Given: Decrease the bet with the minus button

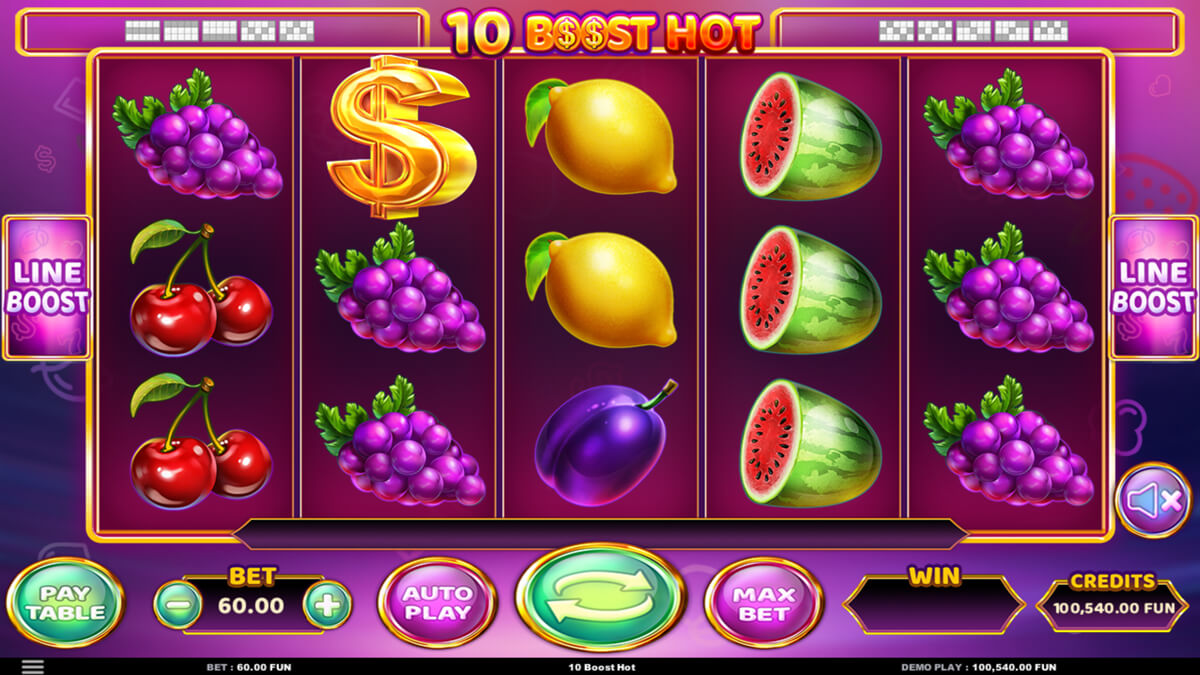Looking at the screenshot, I should coord(178,604).
